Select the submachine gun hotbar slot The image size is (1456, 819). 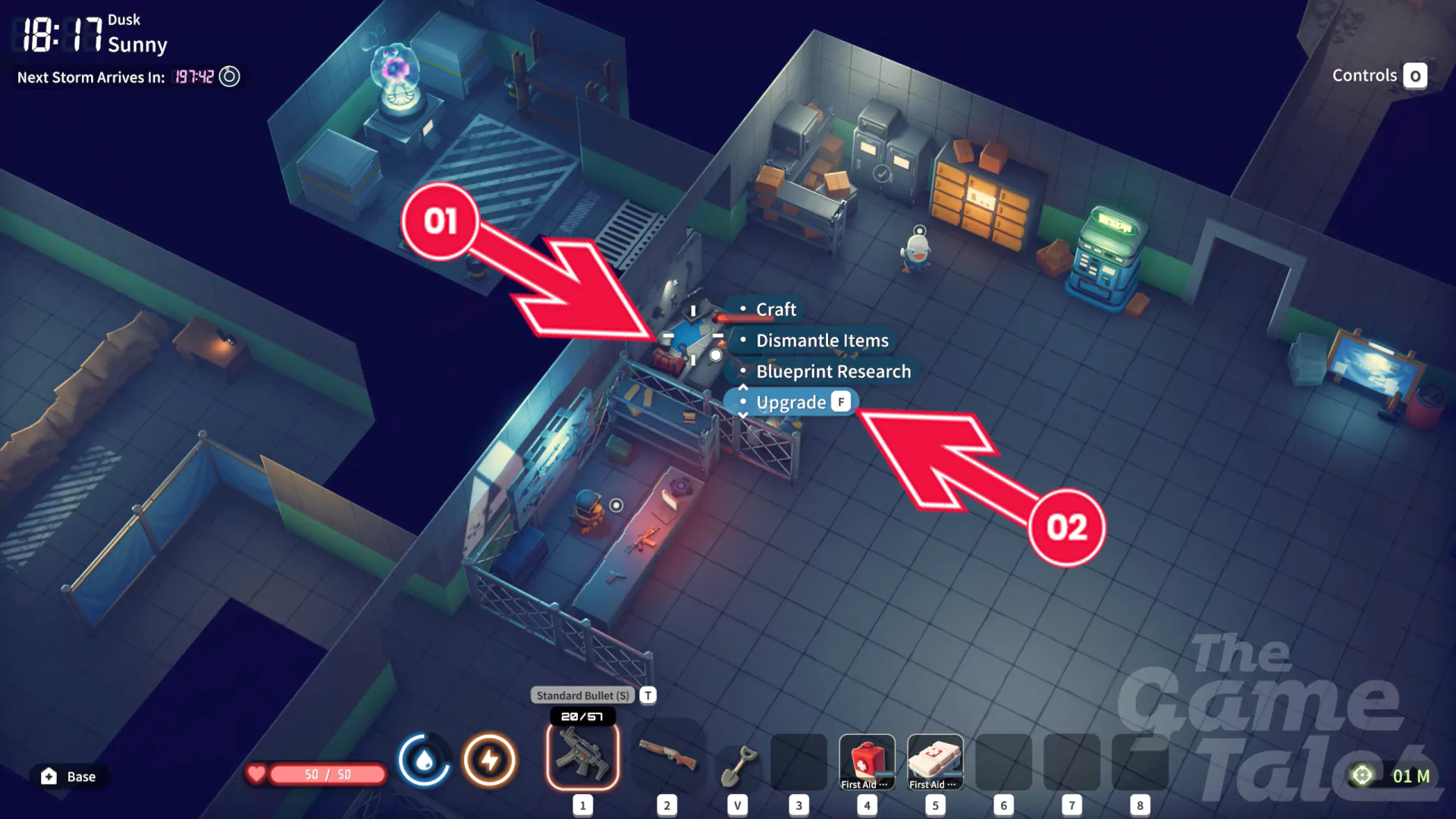coord(582,756)
